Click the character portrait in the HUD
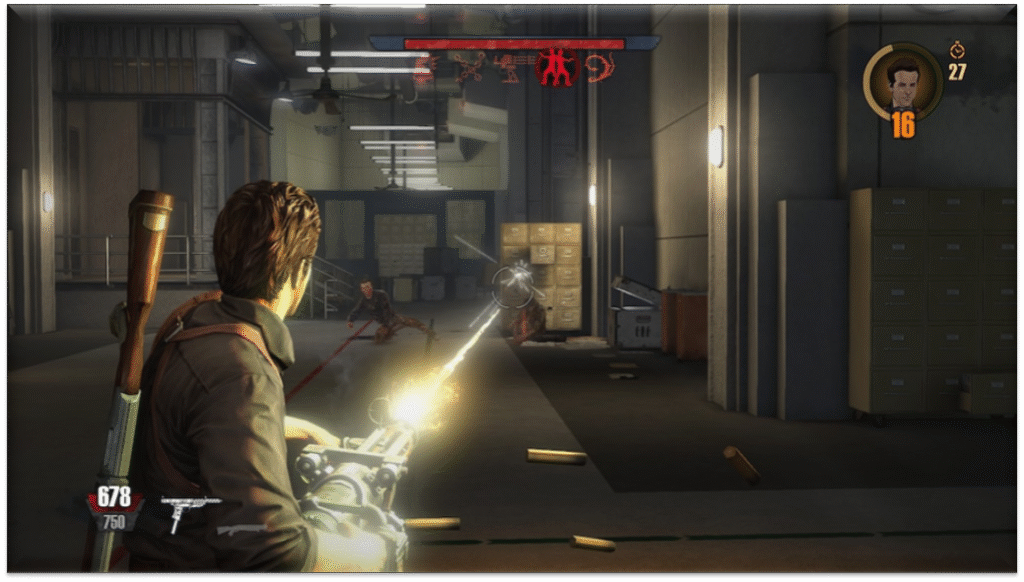The width and height of the screenshot is (1024, 582). (x=902, y=82)
